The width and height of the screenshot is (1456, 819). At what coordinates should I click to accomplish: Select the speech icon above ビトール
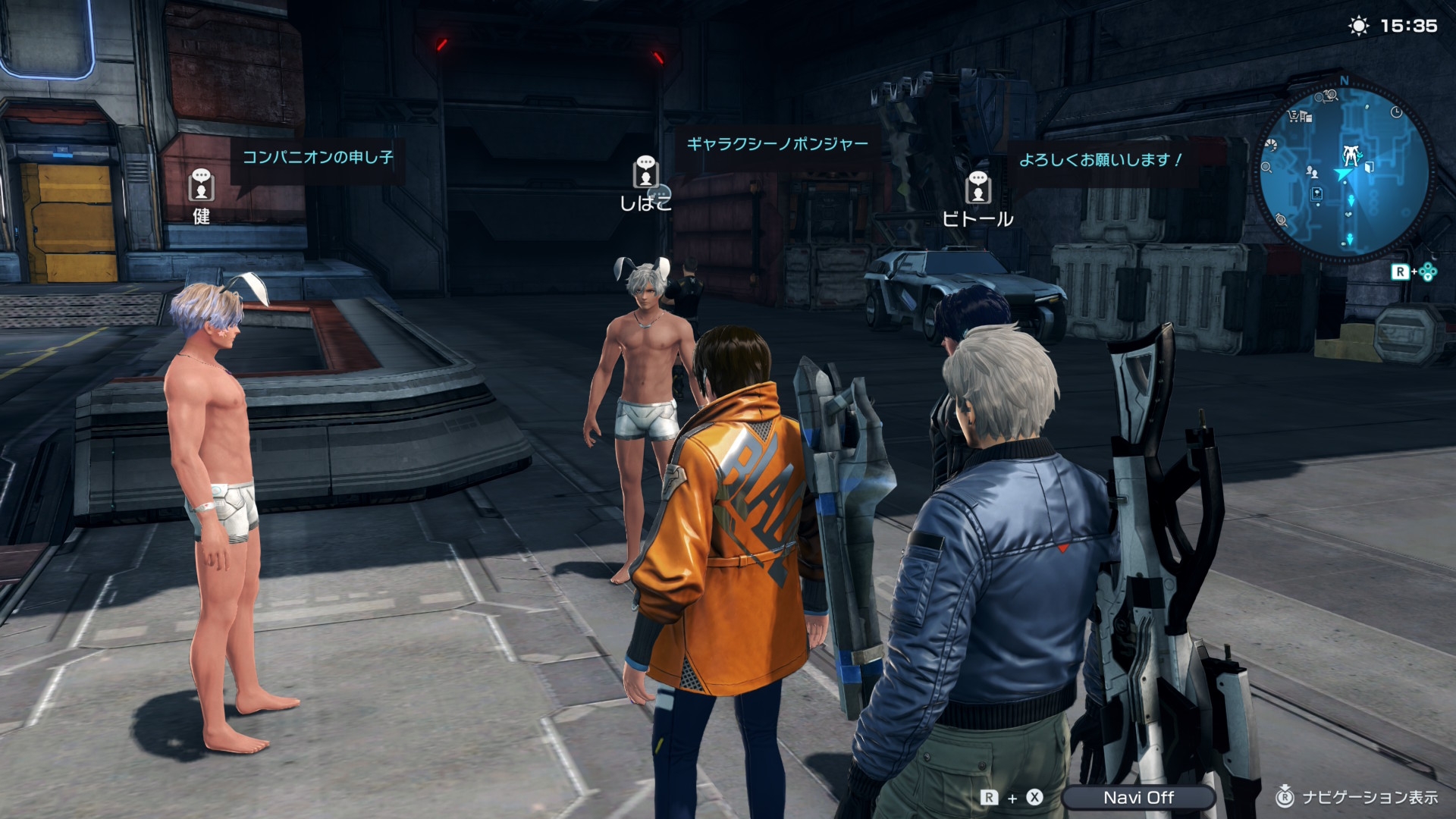click(977, 187)
